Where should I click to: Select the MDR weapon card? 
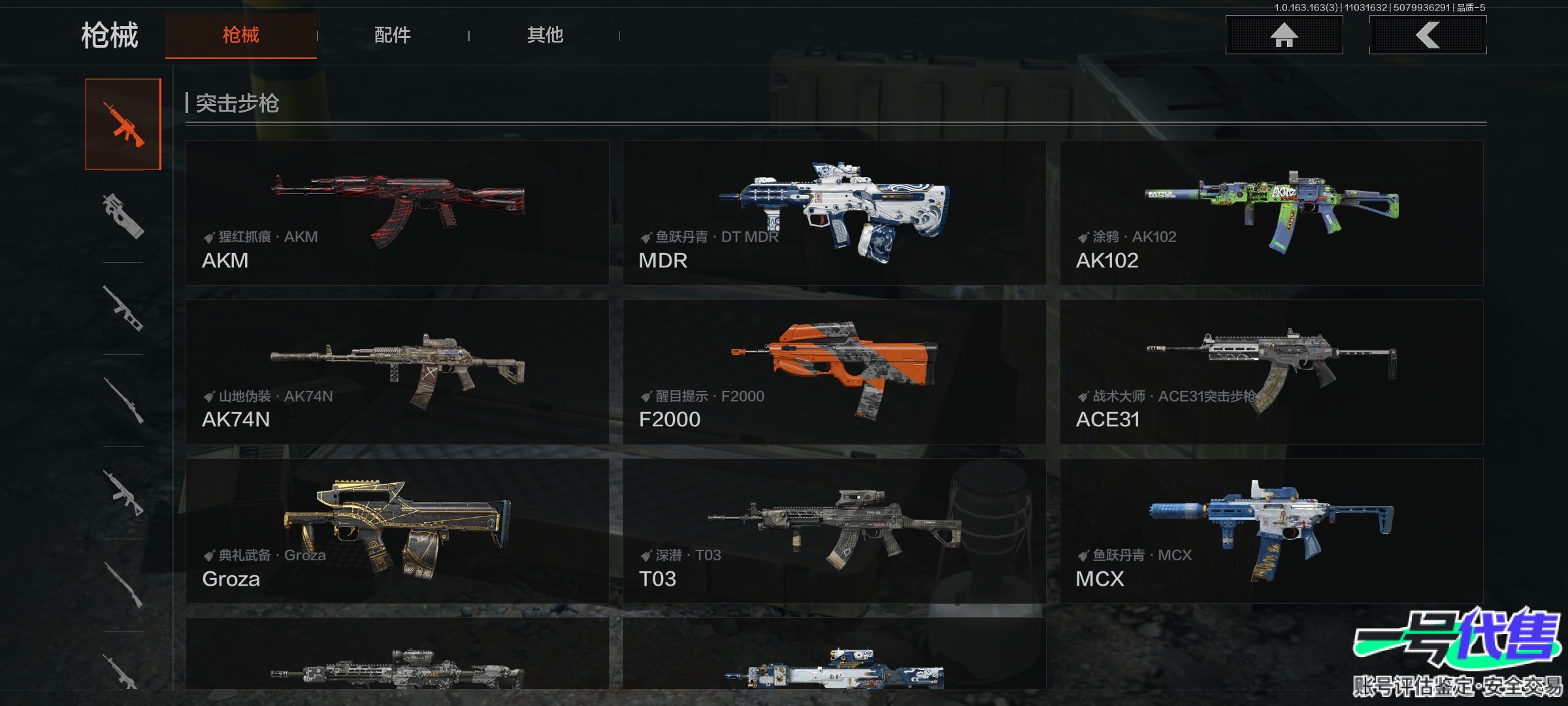834,212
